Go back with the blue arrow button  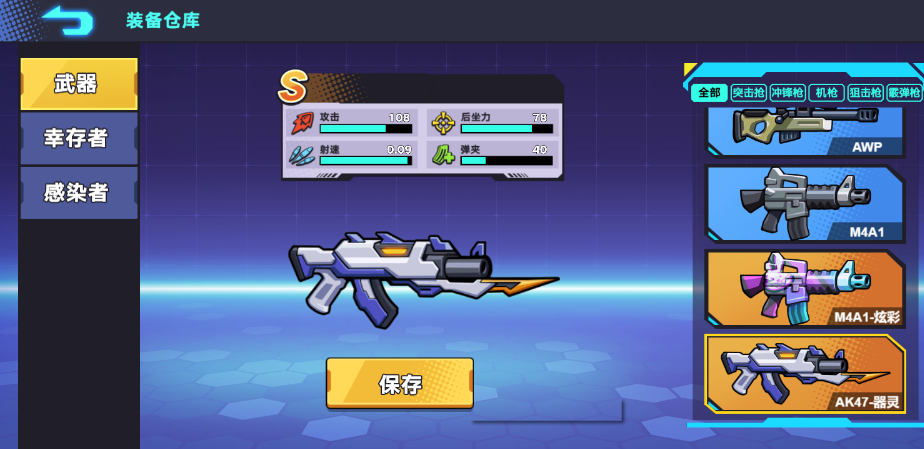(x=67, y=20)
